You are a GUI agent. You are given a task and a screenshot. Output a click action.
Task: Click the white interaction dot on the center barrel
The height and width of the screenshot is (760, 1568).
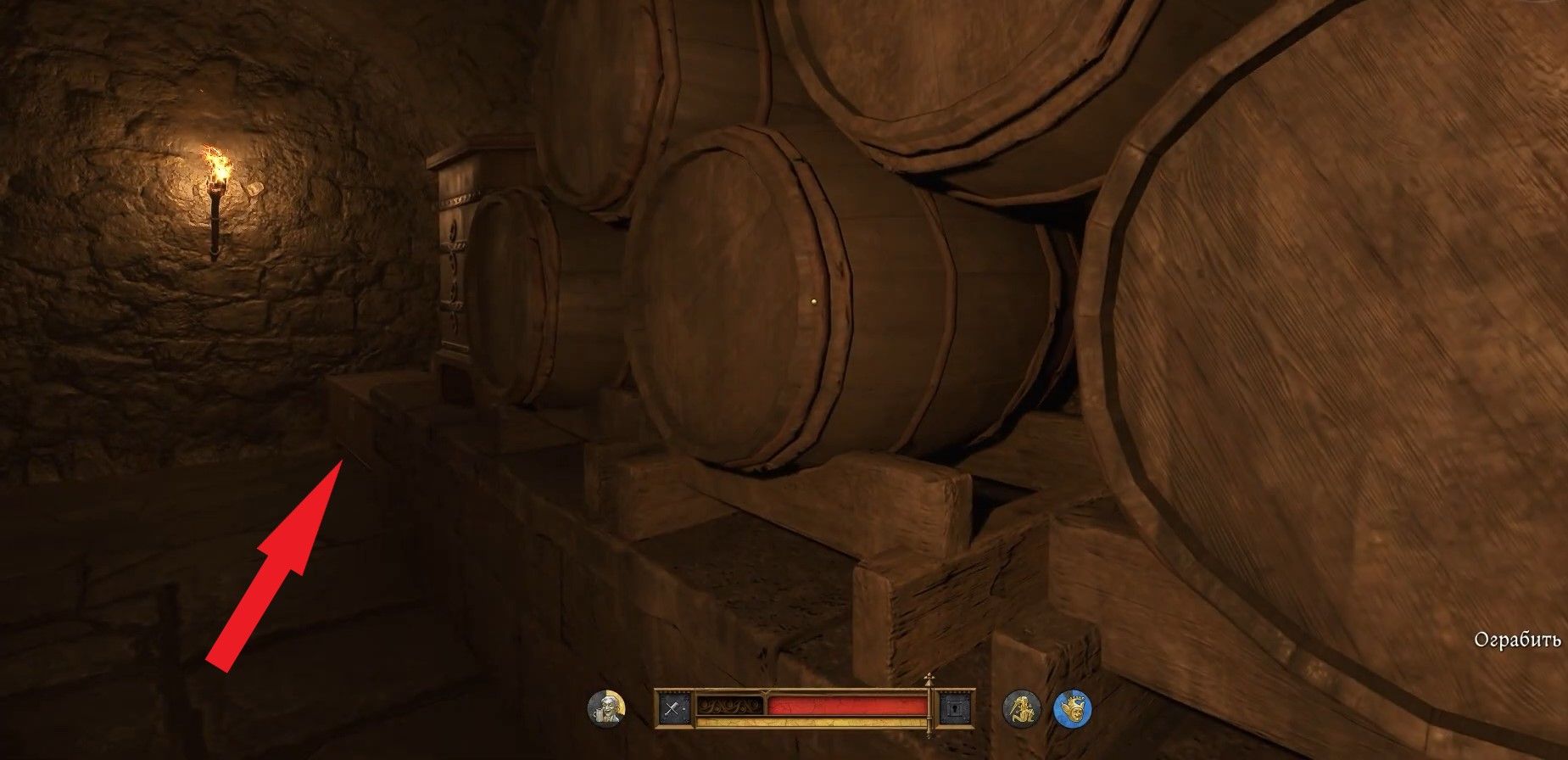813,299
